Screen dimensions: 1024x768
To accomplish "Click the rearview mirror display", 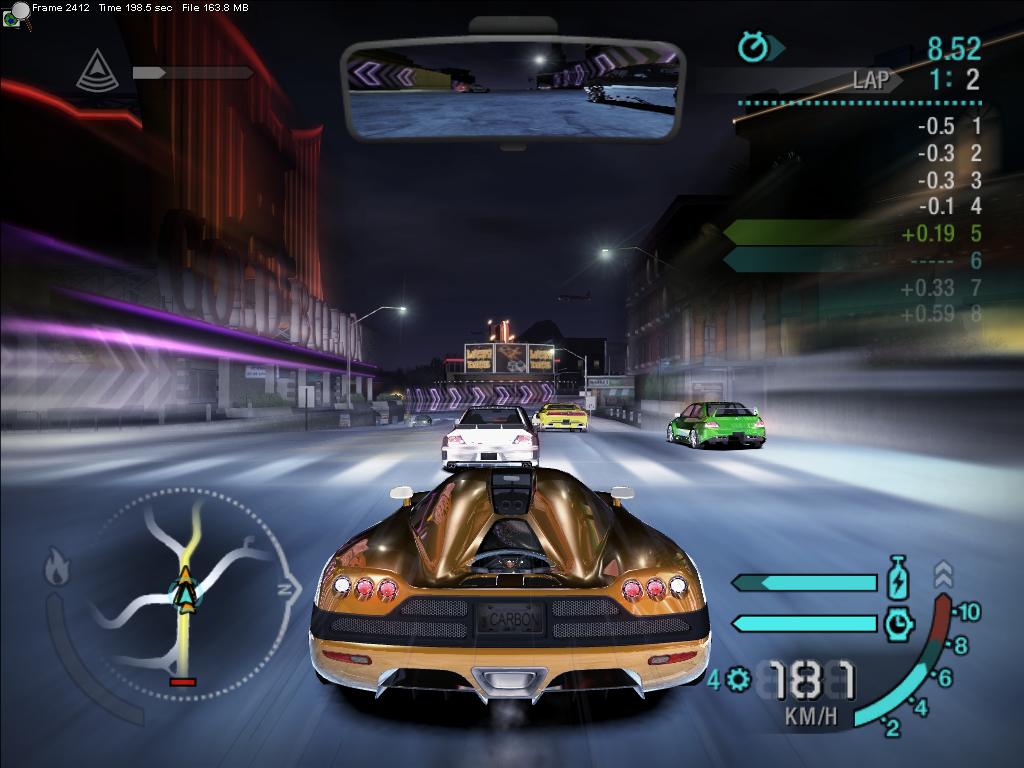I will [511, 90].
